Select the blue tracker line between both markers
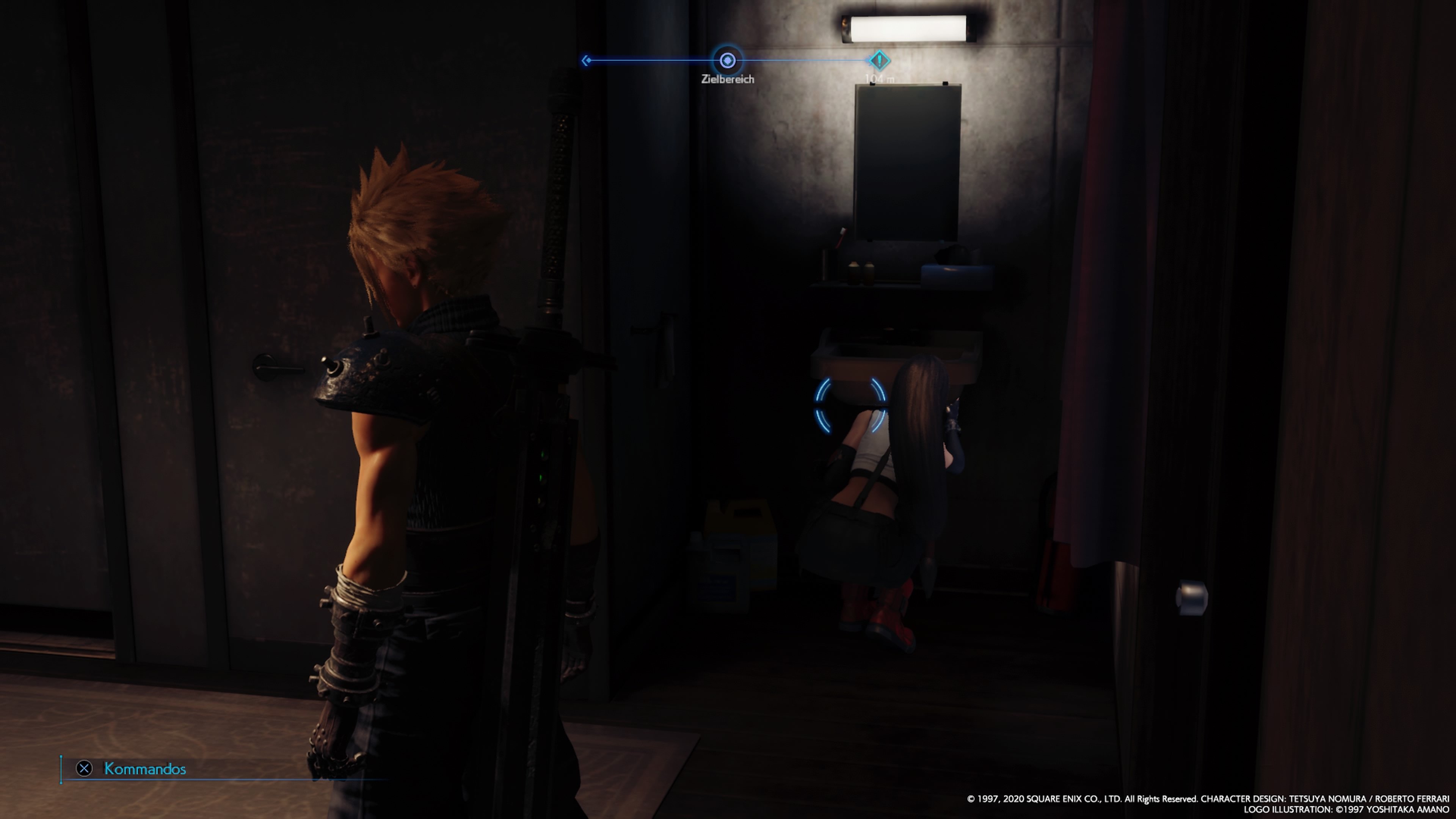The height and width of the screenshot is (819, 1456). [x=803, y=60]
